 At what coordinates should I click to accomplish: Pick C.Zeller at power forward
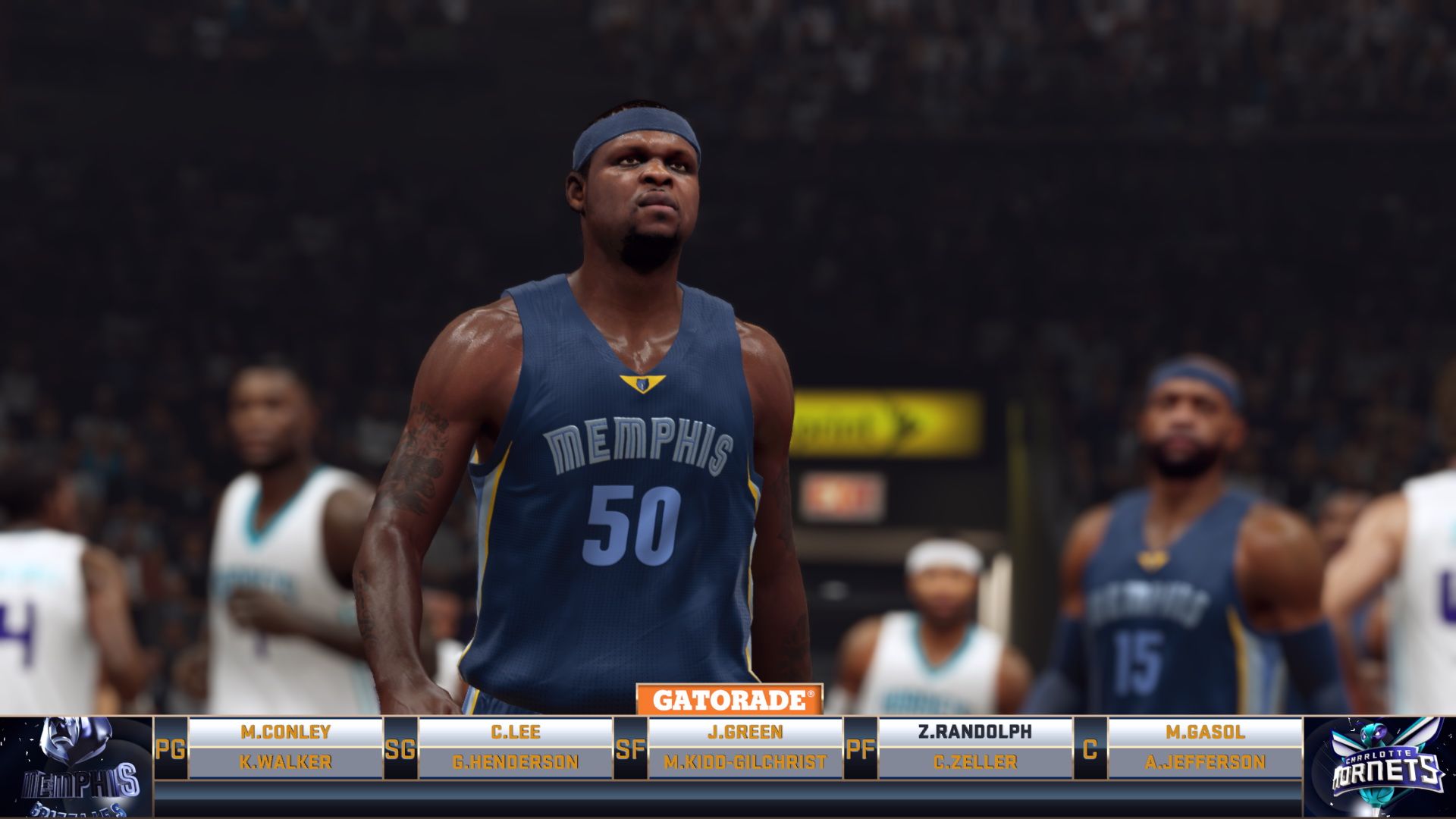click(975, 762)
